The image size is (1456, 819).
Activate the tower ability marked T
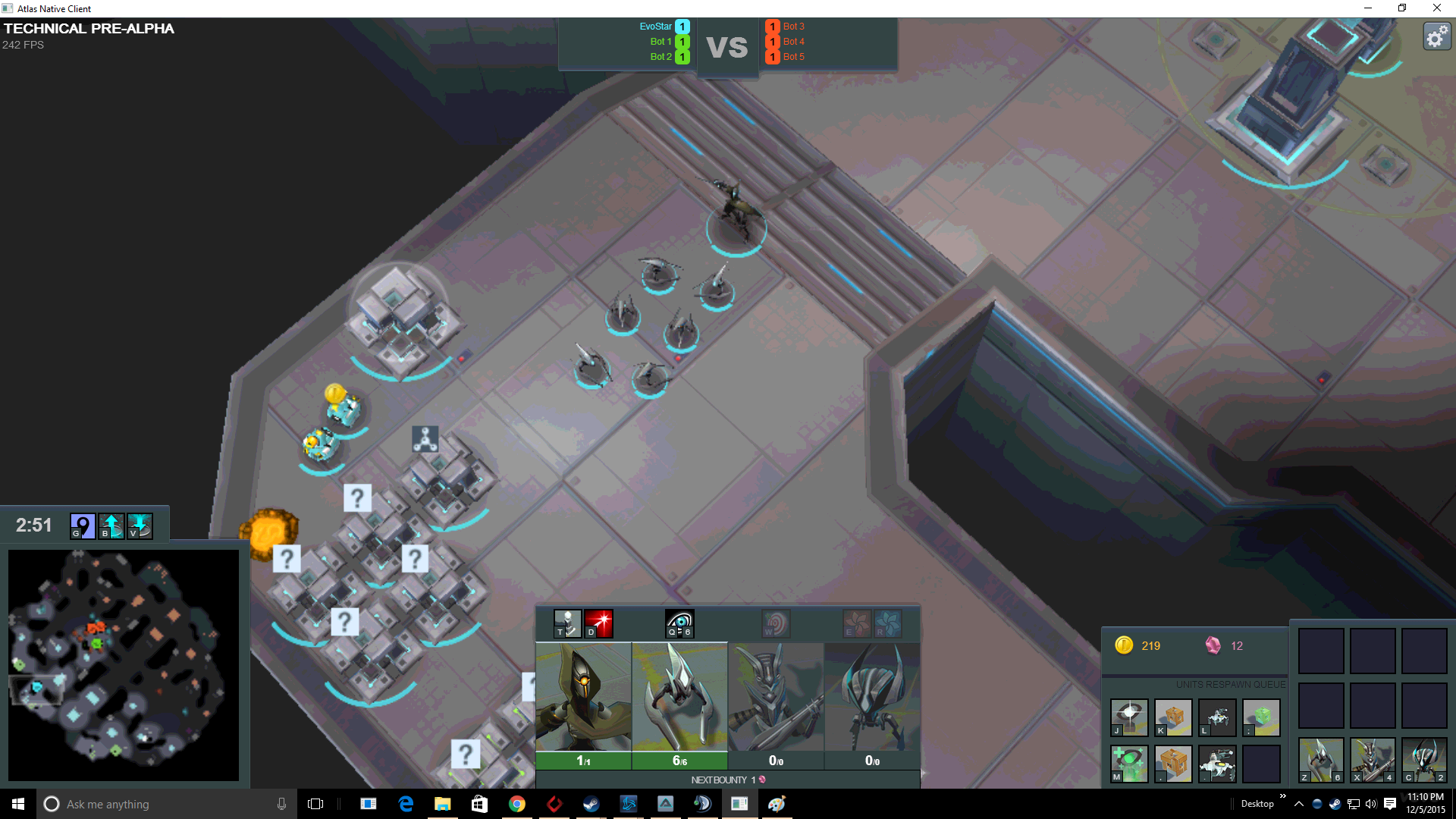(567, 623)
